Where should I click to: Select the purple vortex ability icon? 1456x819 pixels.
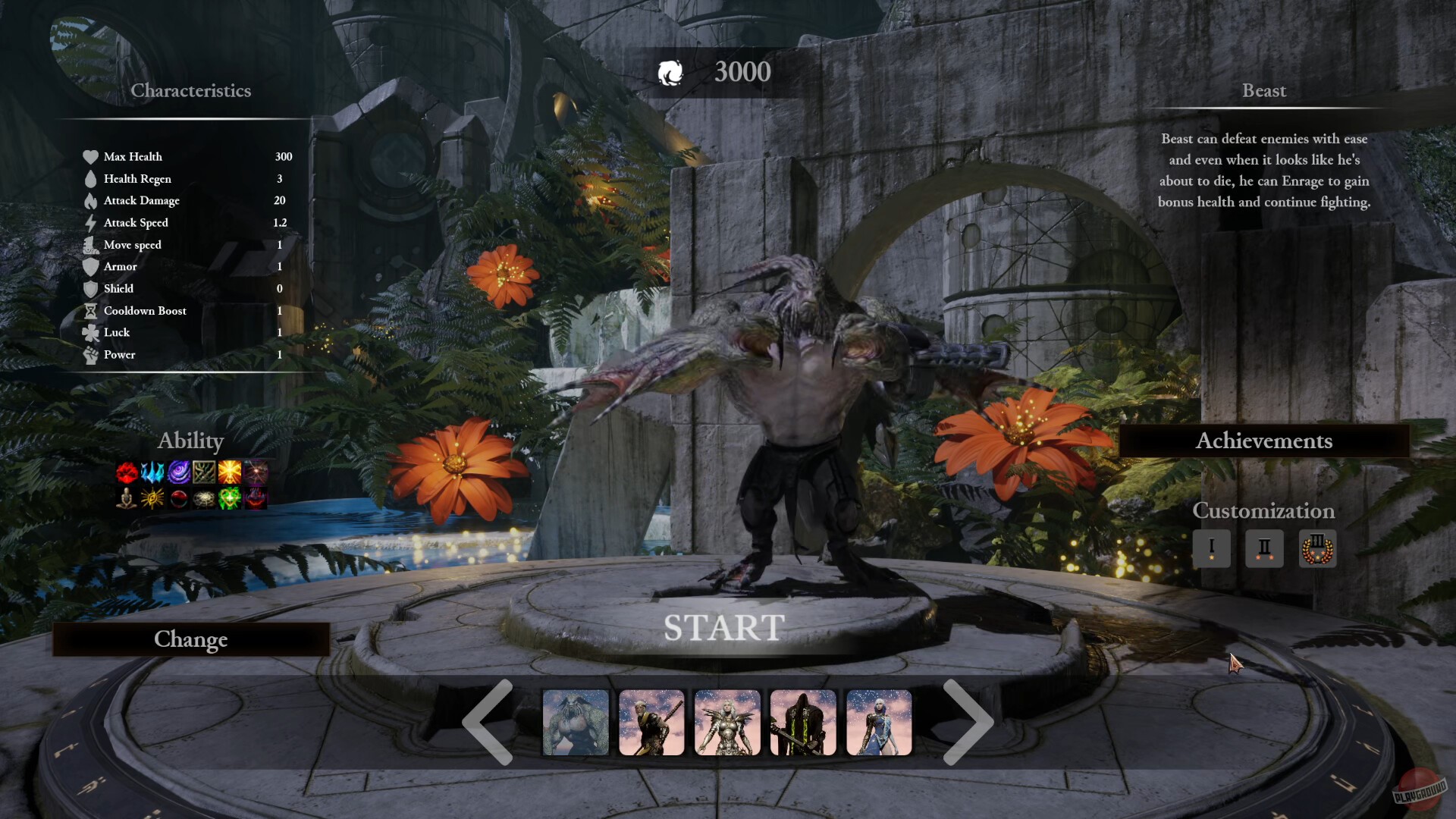(180, 472)
